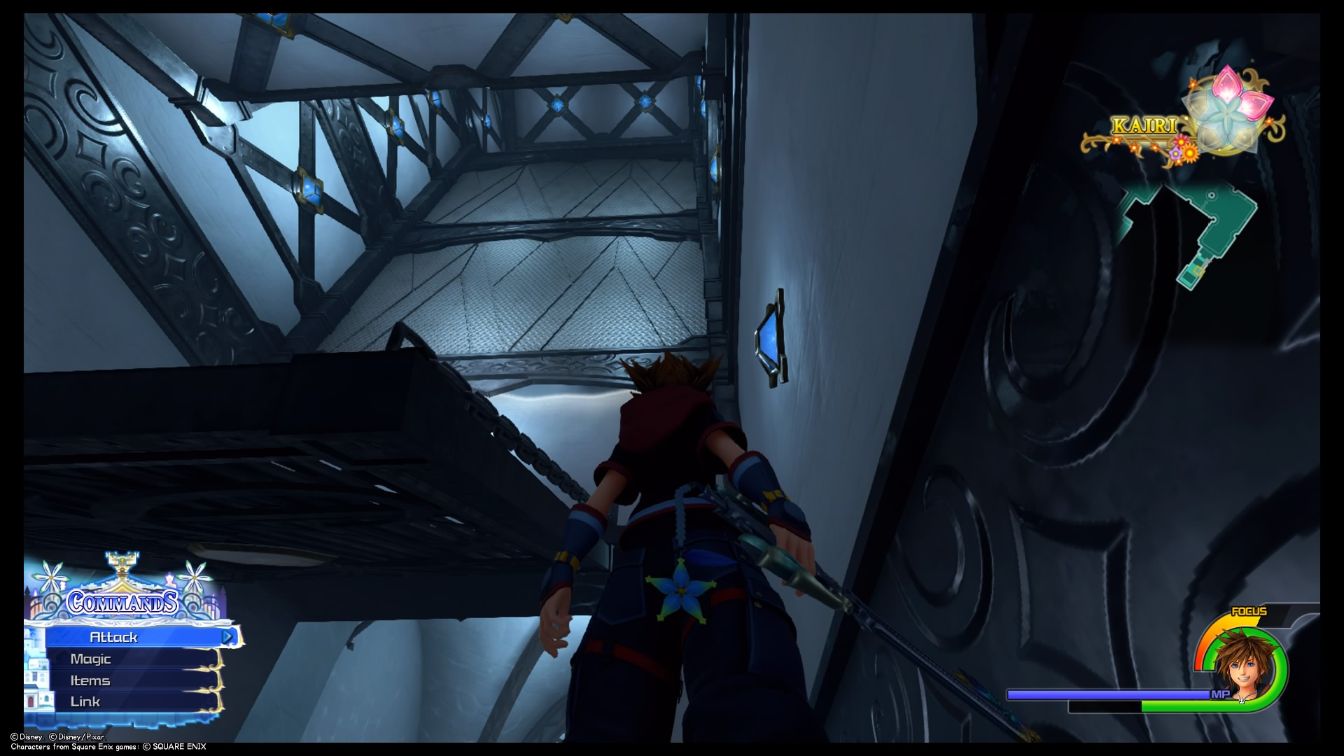The height and width of the screenshot is (756, 1344).
Task: Click the KAIRI name label ornament
Action: pos(1145,125)
